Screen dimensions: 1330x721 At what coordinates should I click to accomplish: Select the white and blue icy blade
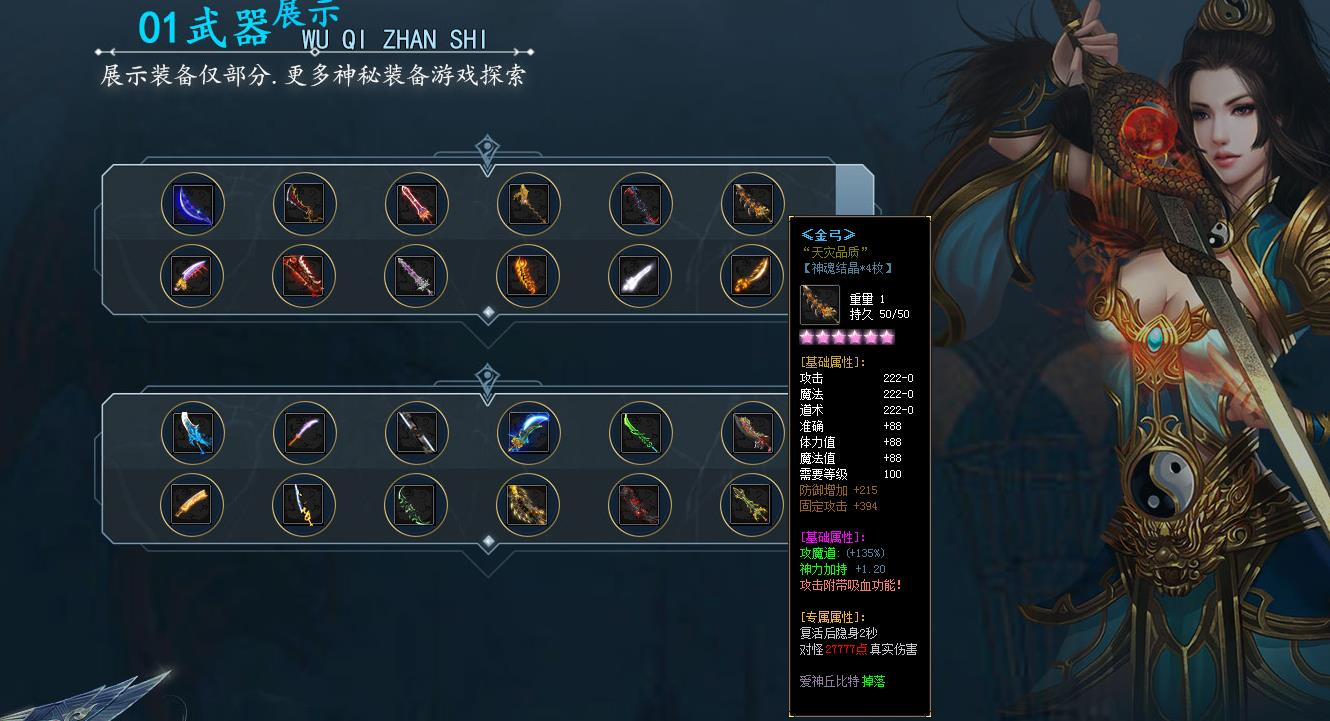pyautogui.click(x=193, y=433)
